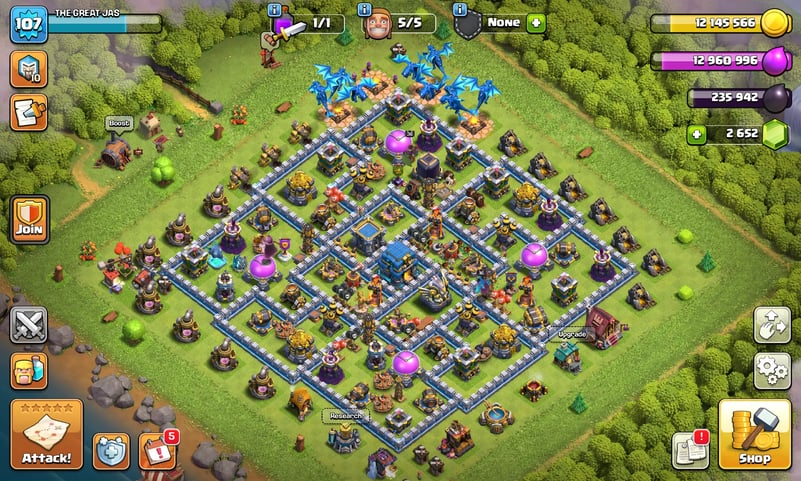This screenshot has width=801, height=481.
Task: Open the news pages with exclamation badge
Action: tap(690, 449)
